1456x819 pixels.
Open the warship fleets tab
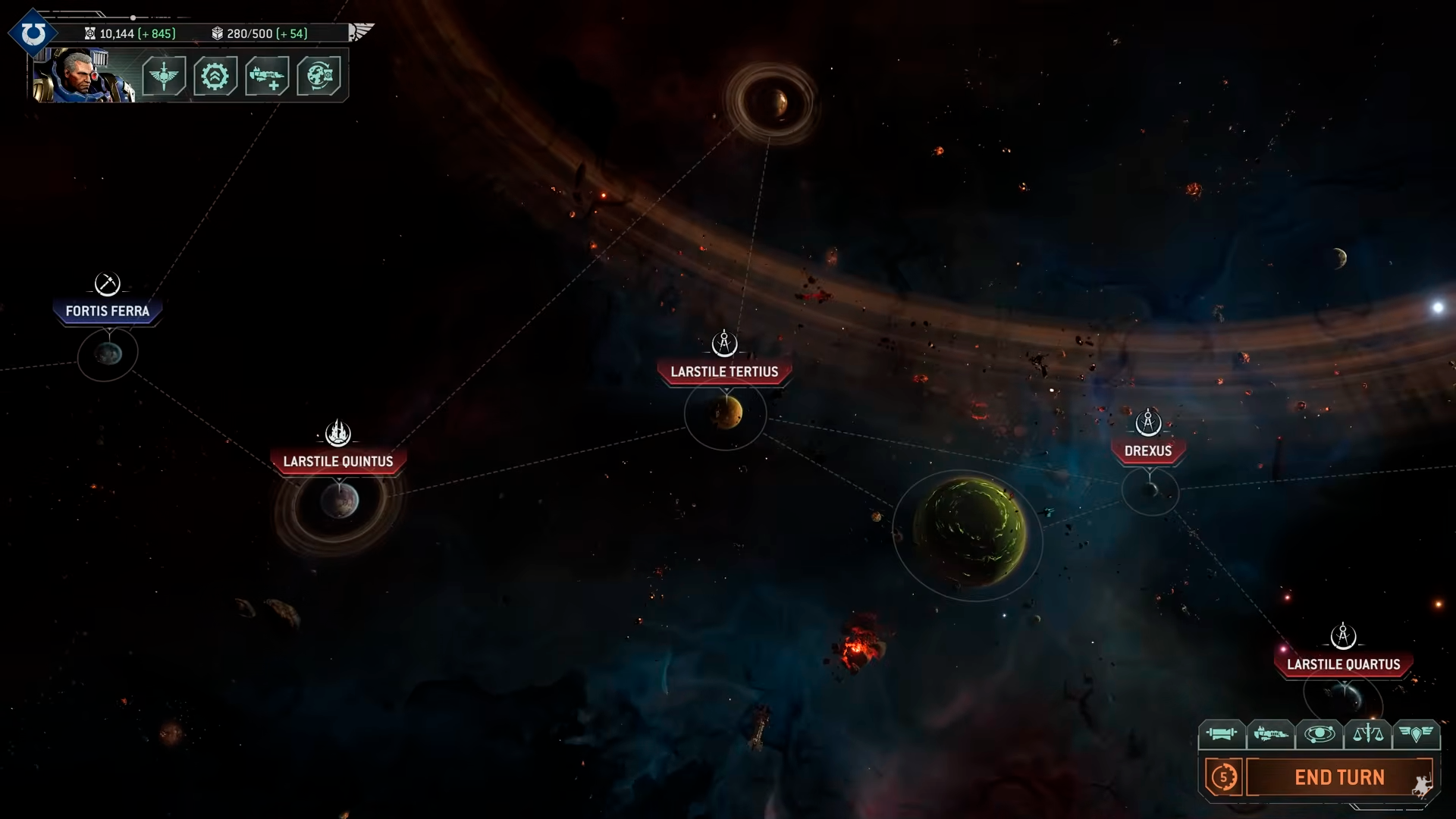(x=1270, y=734)
